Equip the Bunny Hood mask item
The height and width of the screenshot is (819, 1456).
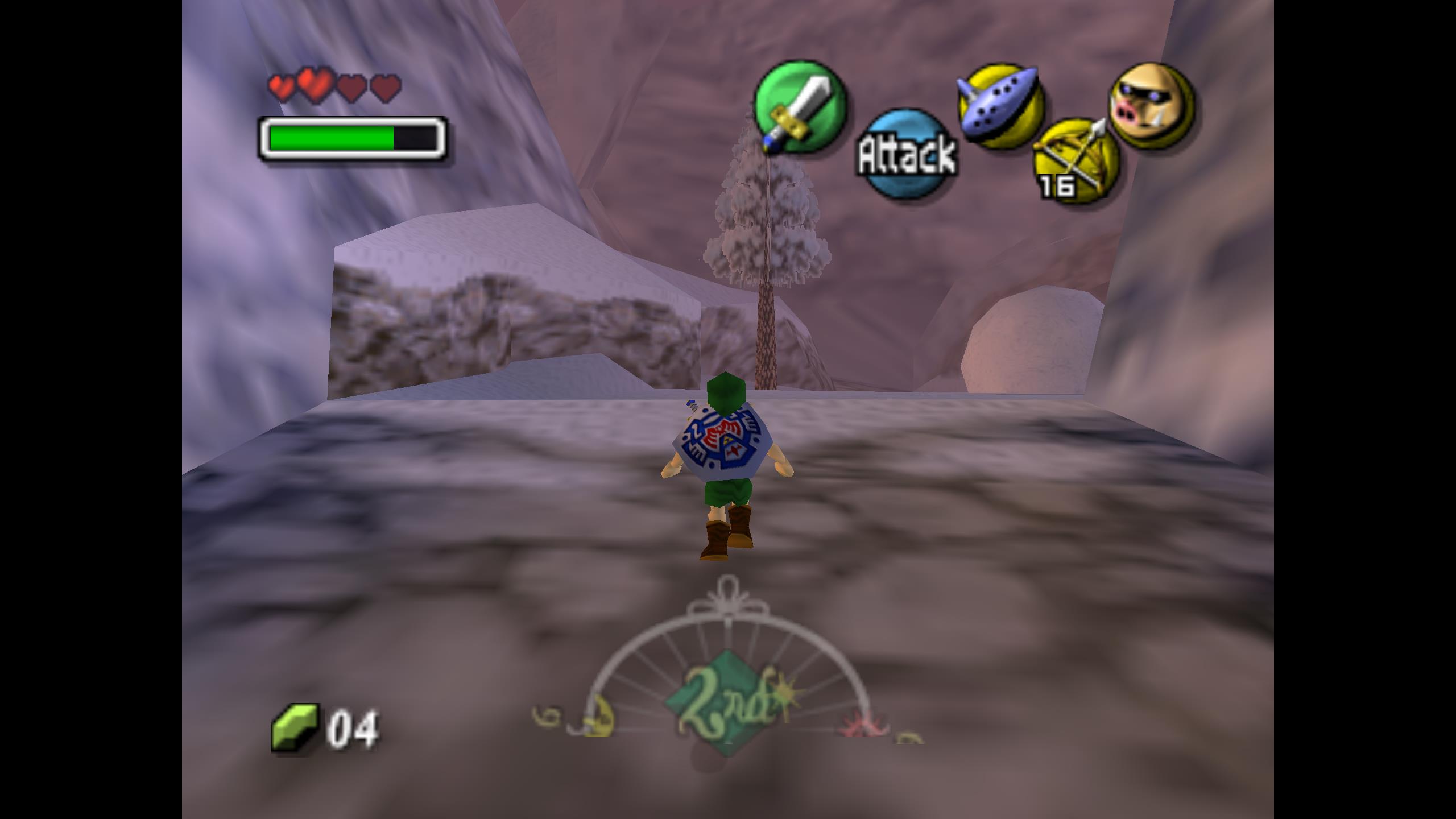1151,106
